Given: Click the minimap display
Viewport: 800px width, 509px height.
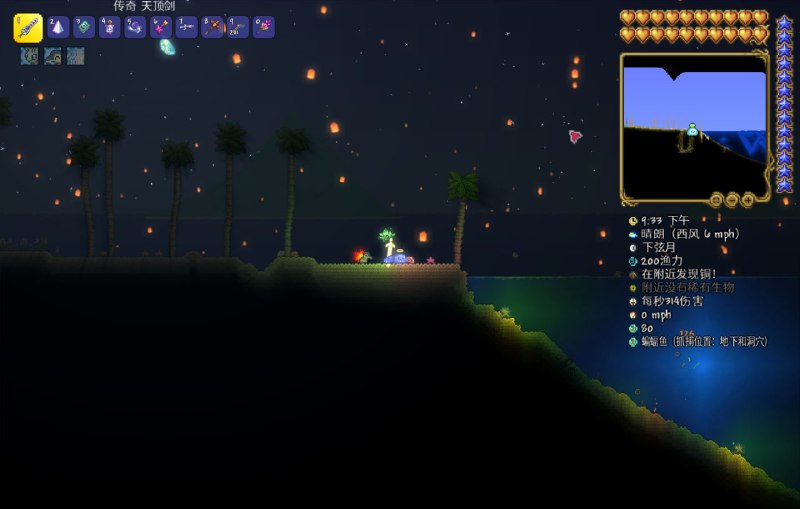Looking at the screenshot, I should click(x=694, y=125).
